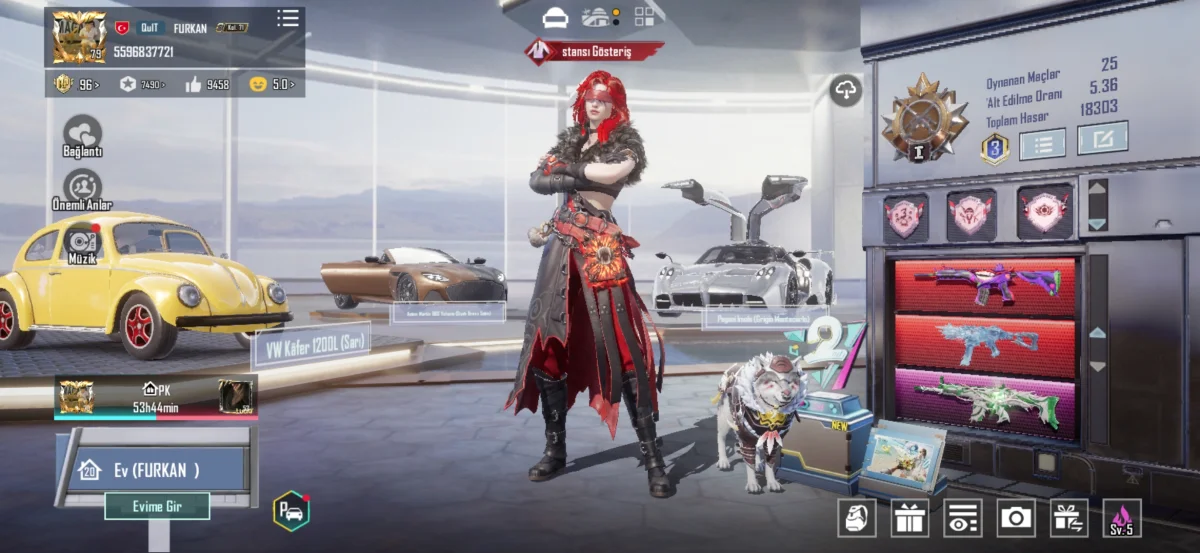Select the purple rifle skin slot
Image resolution: width=1200 pixels, height=553 pixels.
(x=984, y=285)
